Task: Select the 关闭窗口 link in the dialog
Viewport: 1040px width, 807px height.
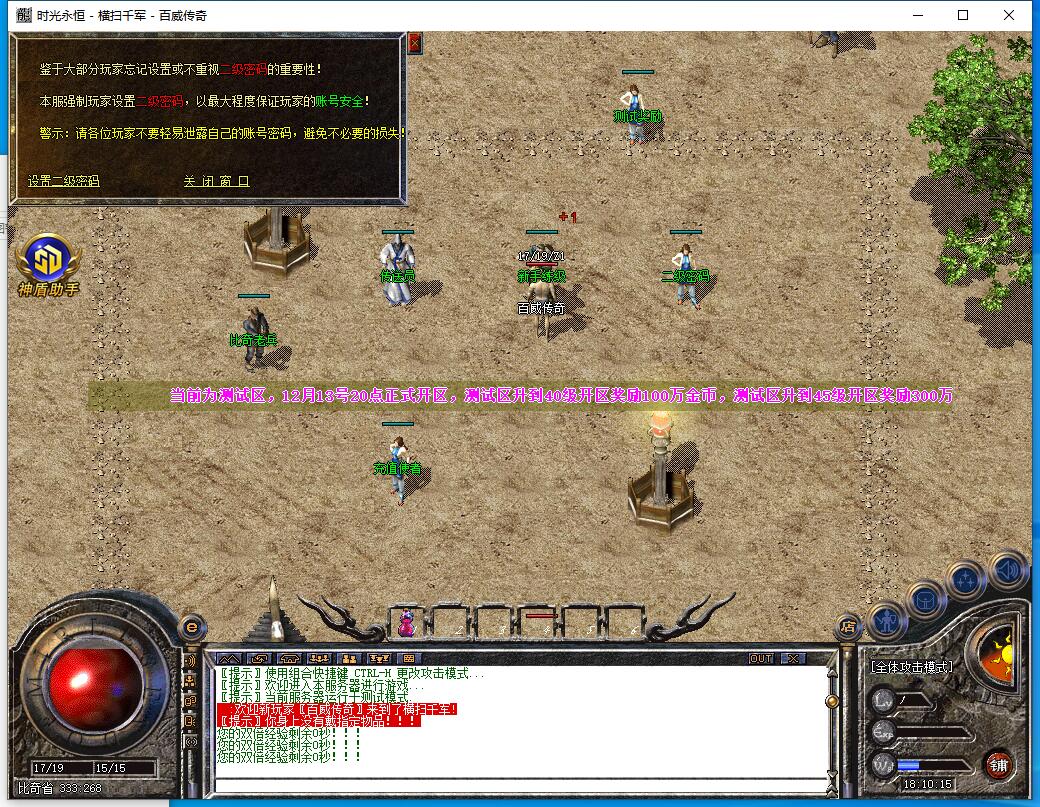Action: click(x=216, y=181)
